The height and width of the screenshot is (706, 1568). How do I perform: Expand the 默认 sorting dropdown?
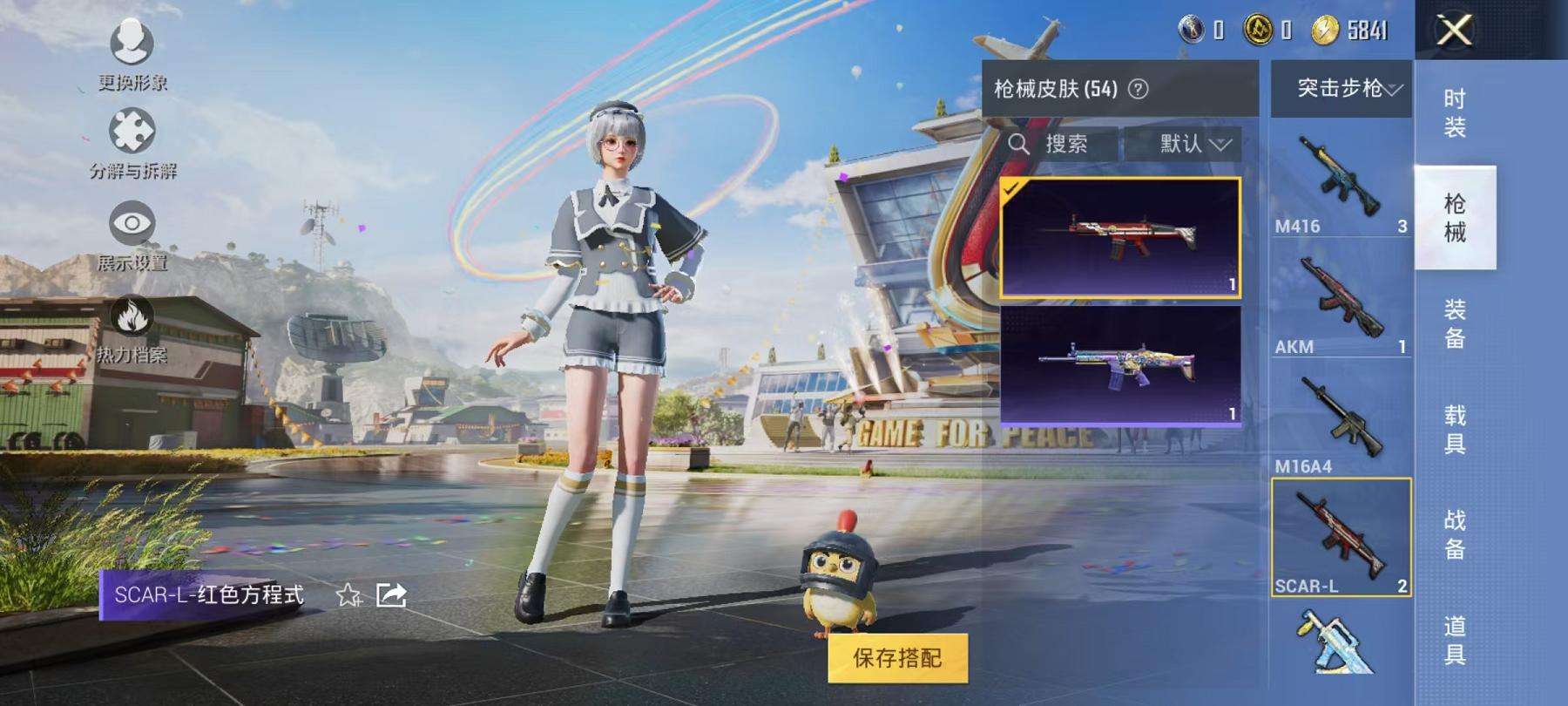(x=1186, y=144)
